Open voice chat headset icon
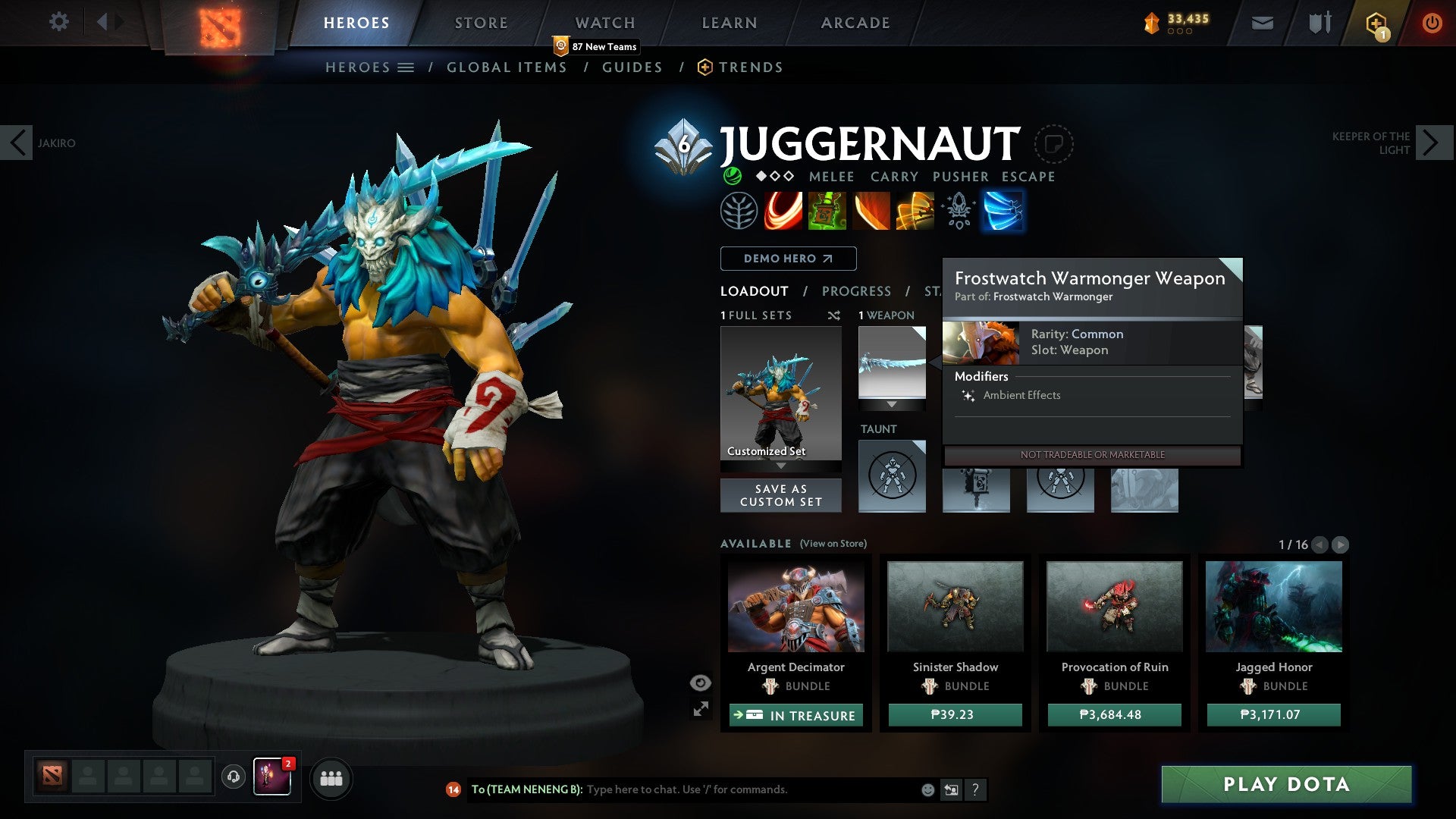The image size is (1456, 819). [233, 778]
